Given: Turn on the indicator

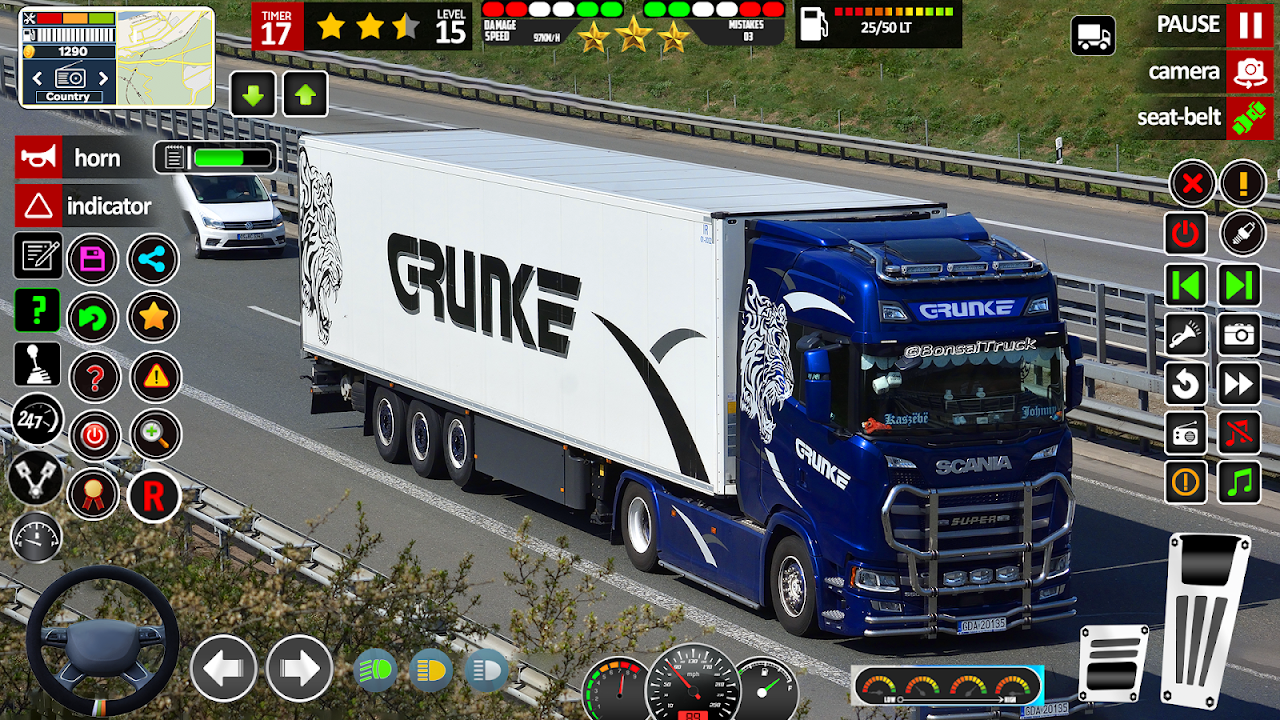Looking at the screenshot, I should tap(39, 206).
